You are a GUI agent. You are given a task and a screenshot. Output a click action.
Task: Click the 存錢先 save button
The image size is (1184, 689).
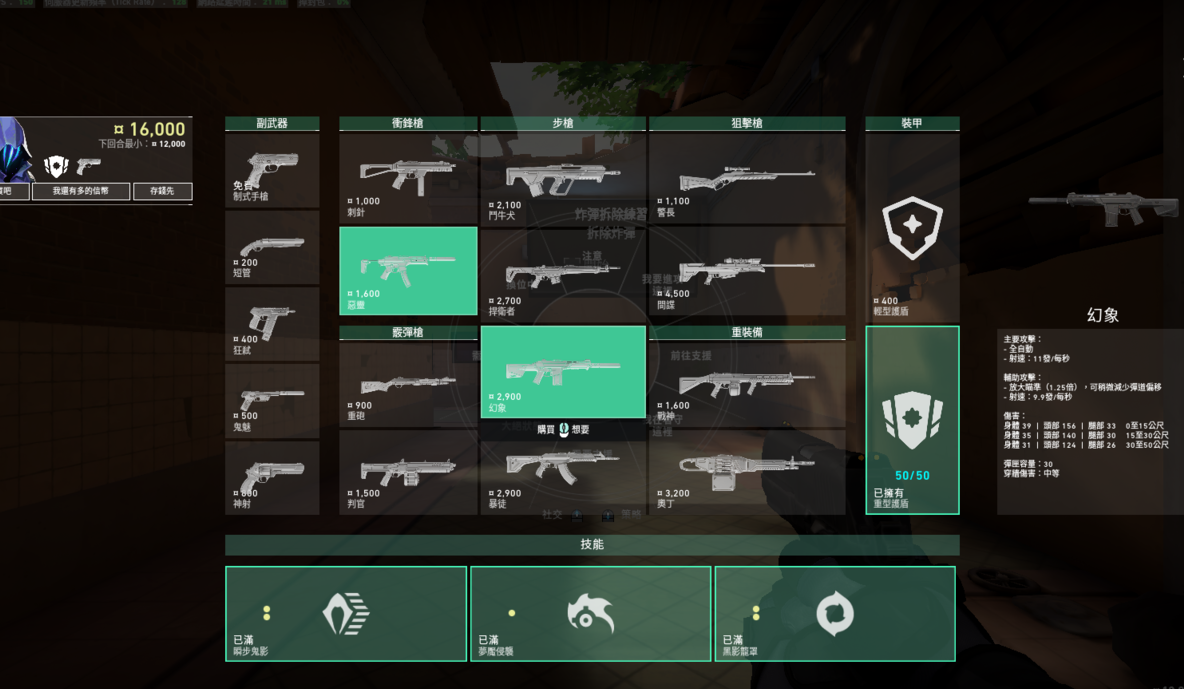[162, 191]
